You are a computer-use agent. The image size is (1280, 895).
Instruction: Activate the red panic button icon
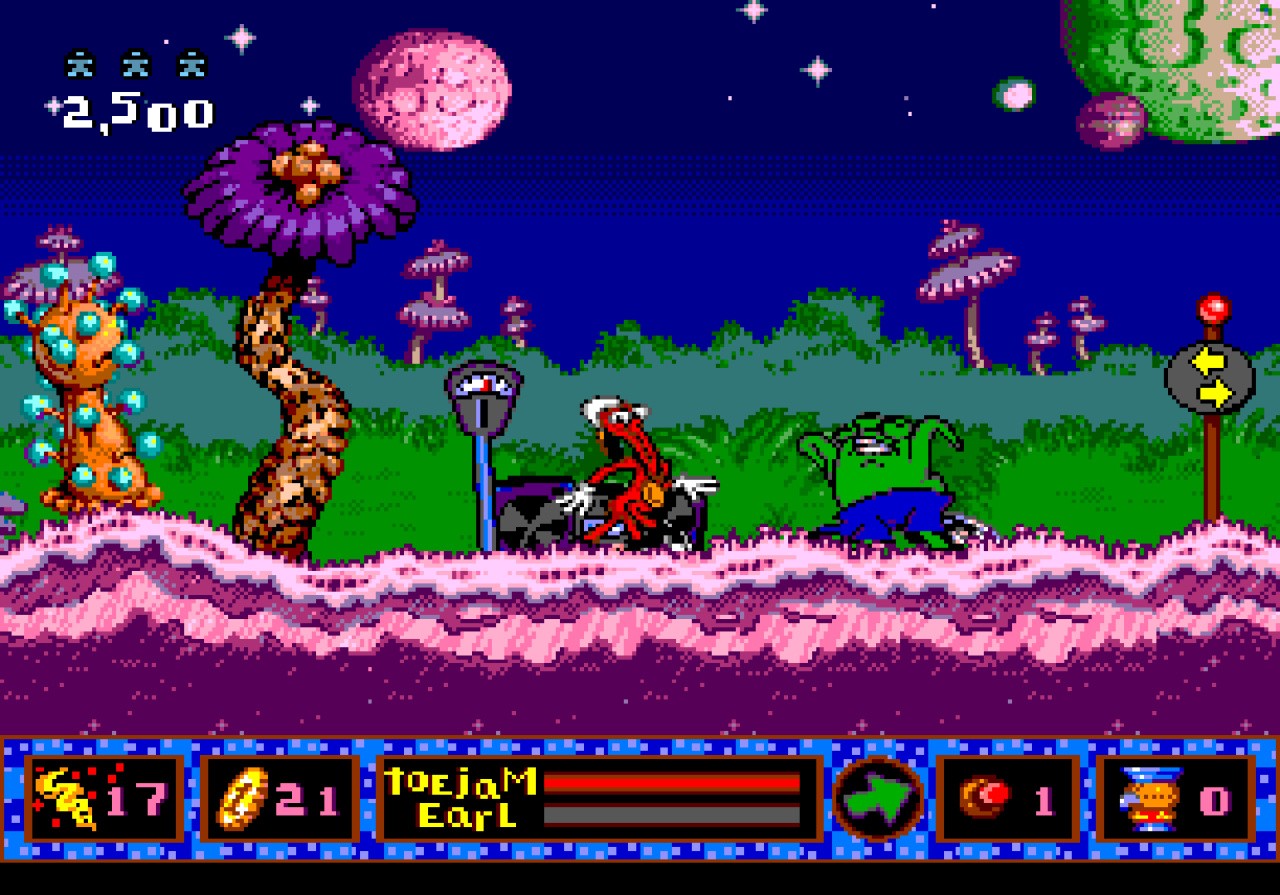pyautogui.click(x=985, y=798)
